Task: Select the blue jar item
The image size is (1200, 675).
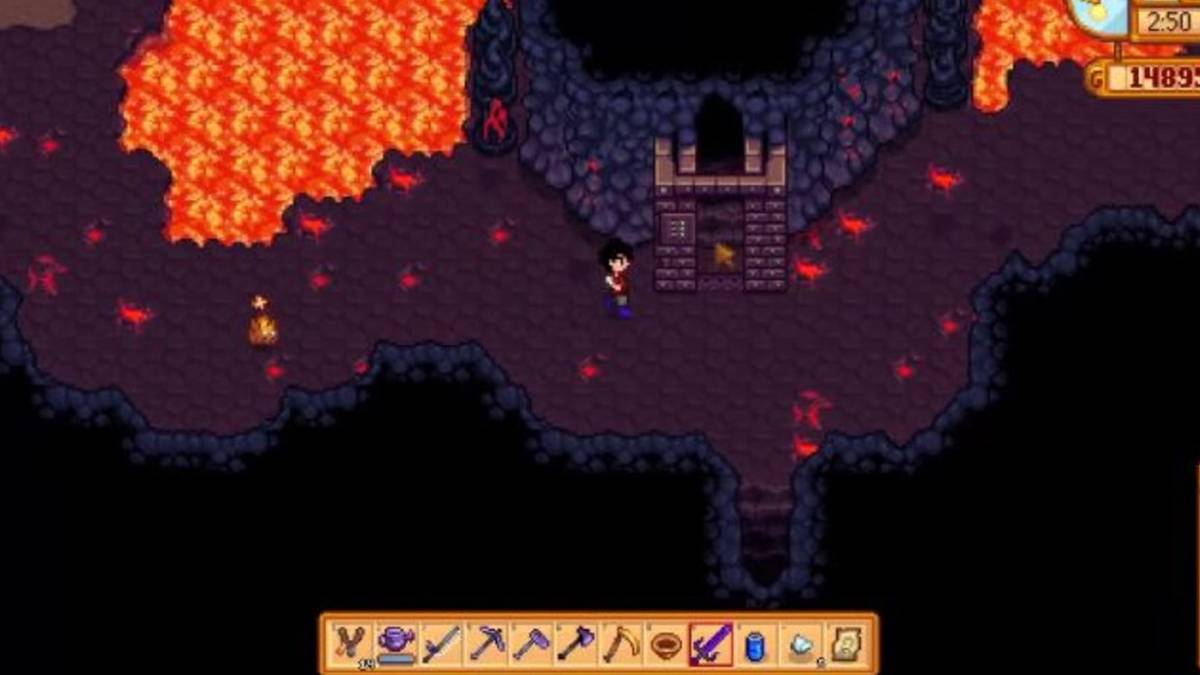Action: coord(756,643)
